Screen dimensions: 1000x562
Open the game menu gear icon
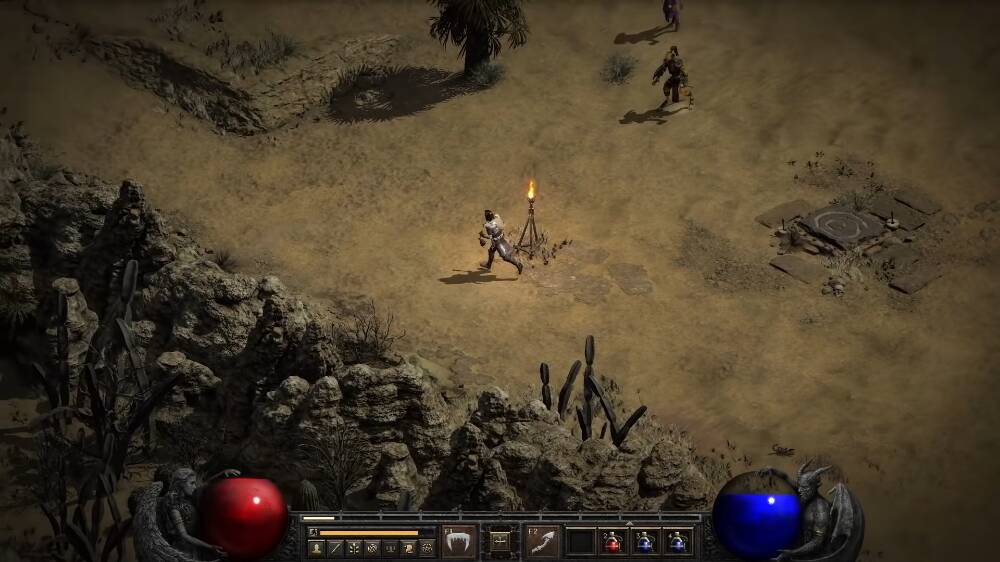tap(427, 548)
